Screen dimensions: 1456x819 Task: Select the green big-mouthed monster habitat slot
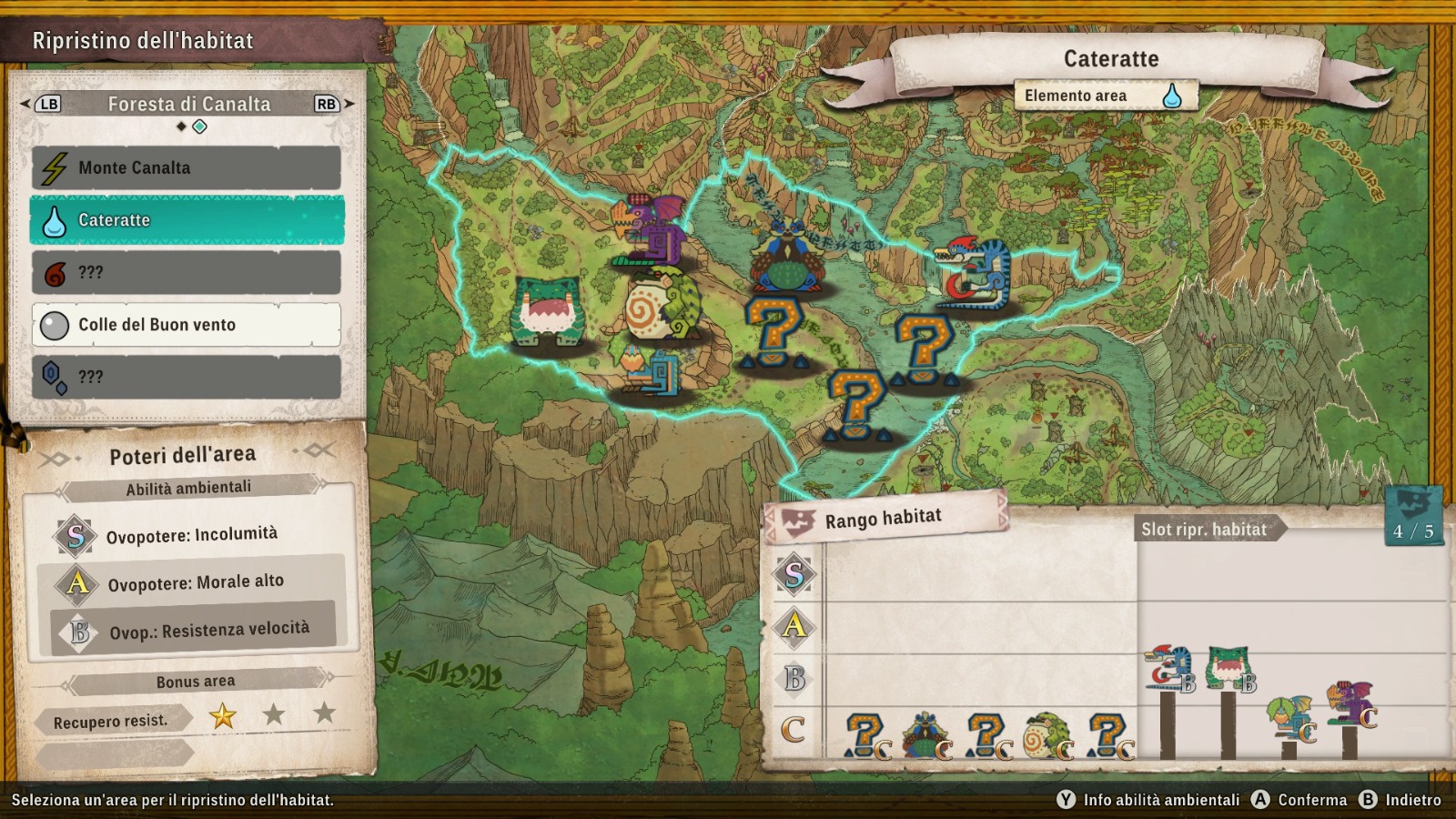point(1229,669)
